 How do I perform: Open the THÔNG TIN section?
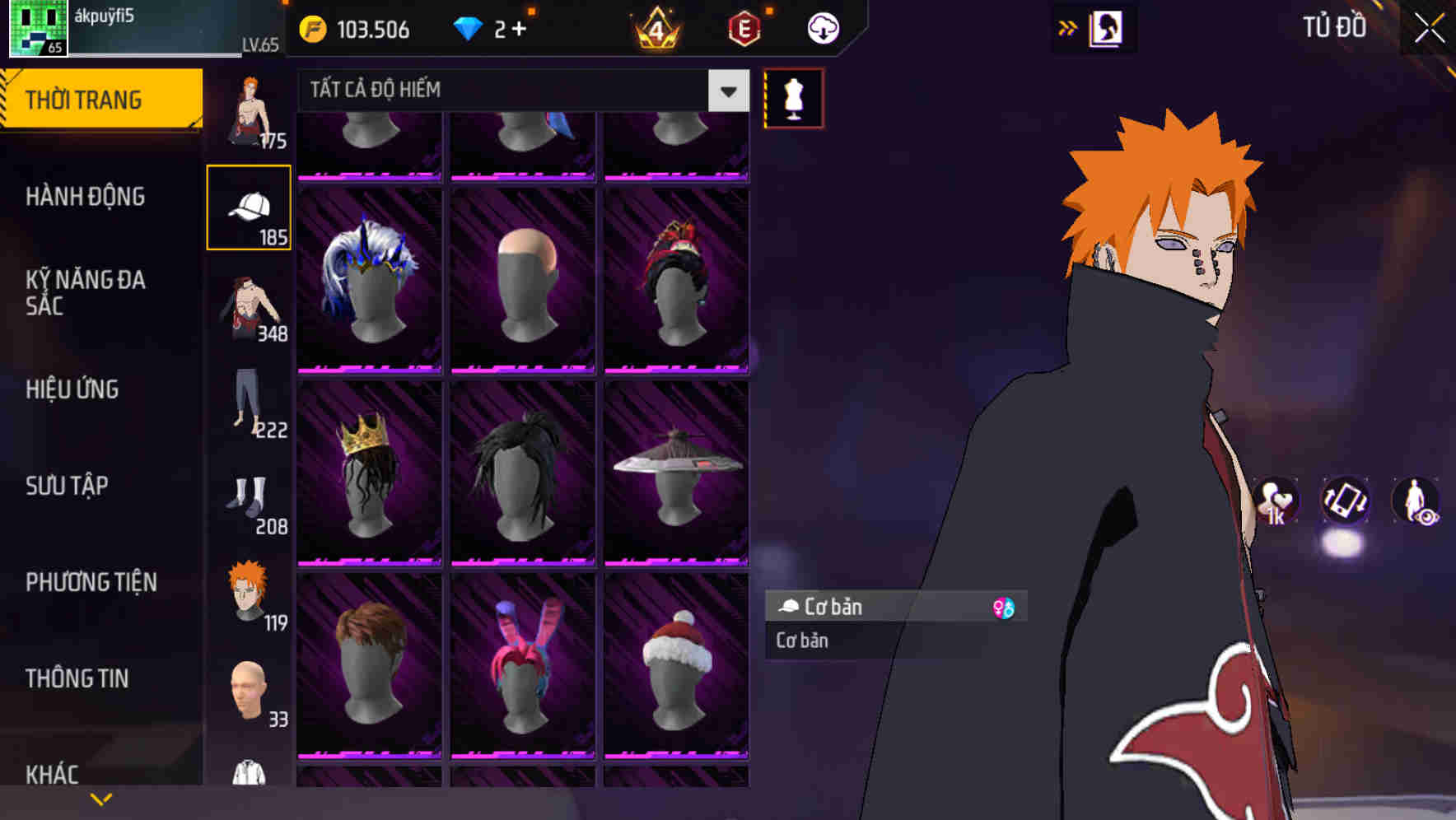[78, 678]
